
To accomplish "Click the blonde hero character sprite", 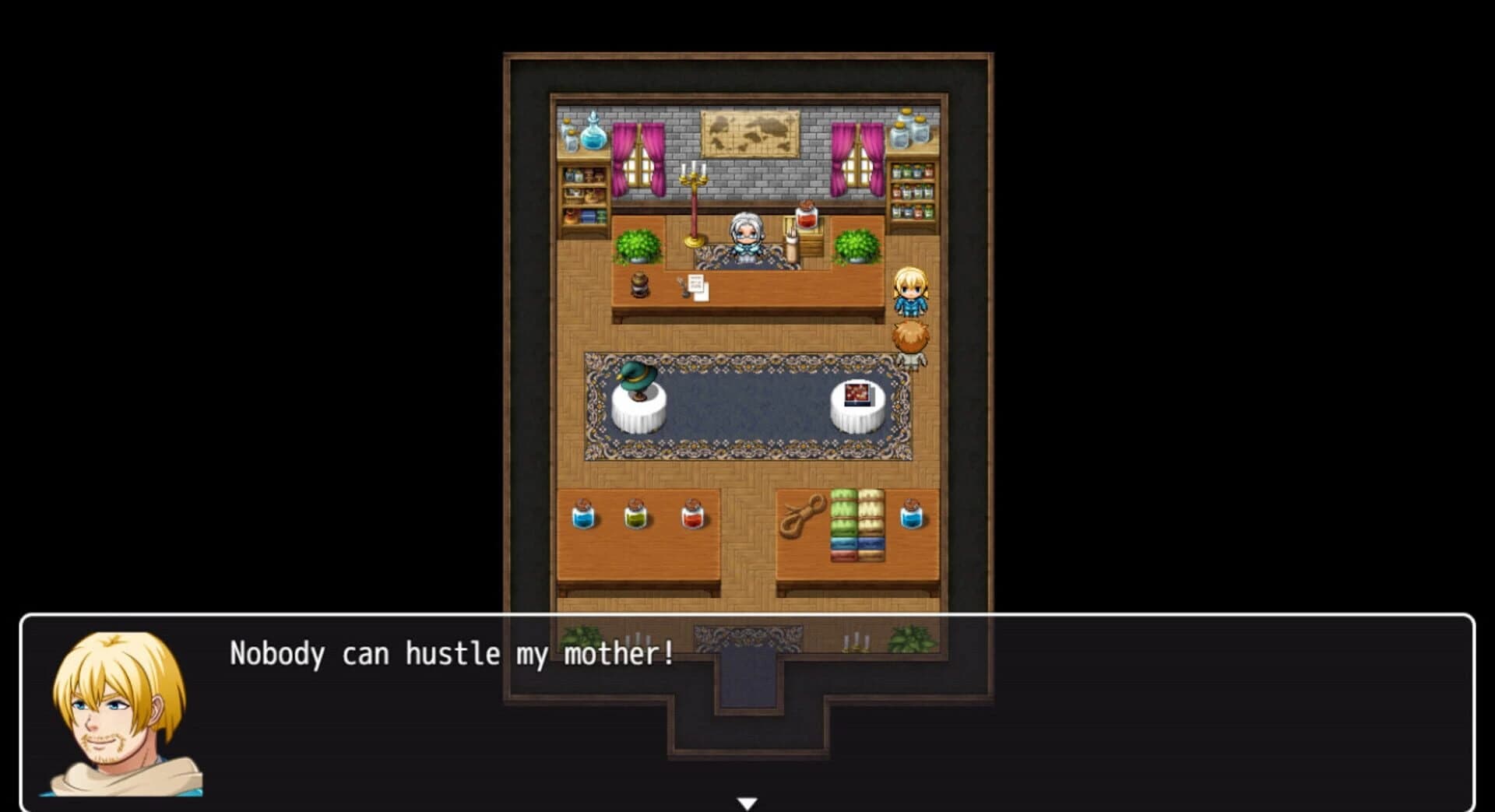I will click(911, 292).
